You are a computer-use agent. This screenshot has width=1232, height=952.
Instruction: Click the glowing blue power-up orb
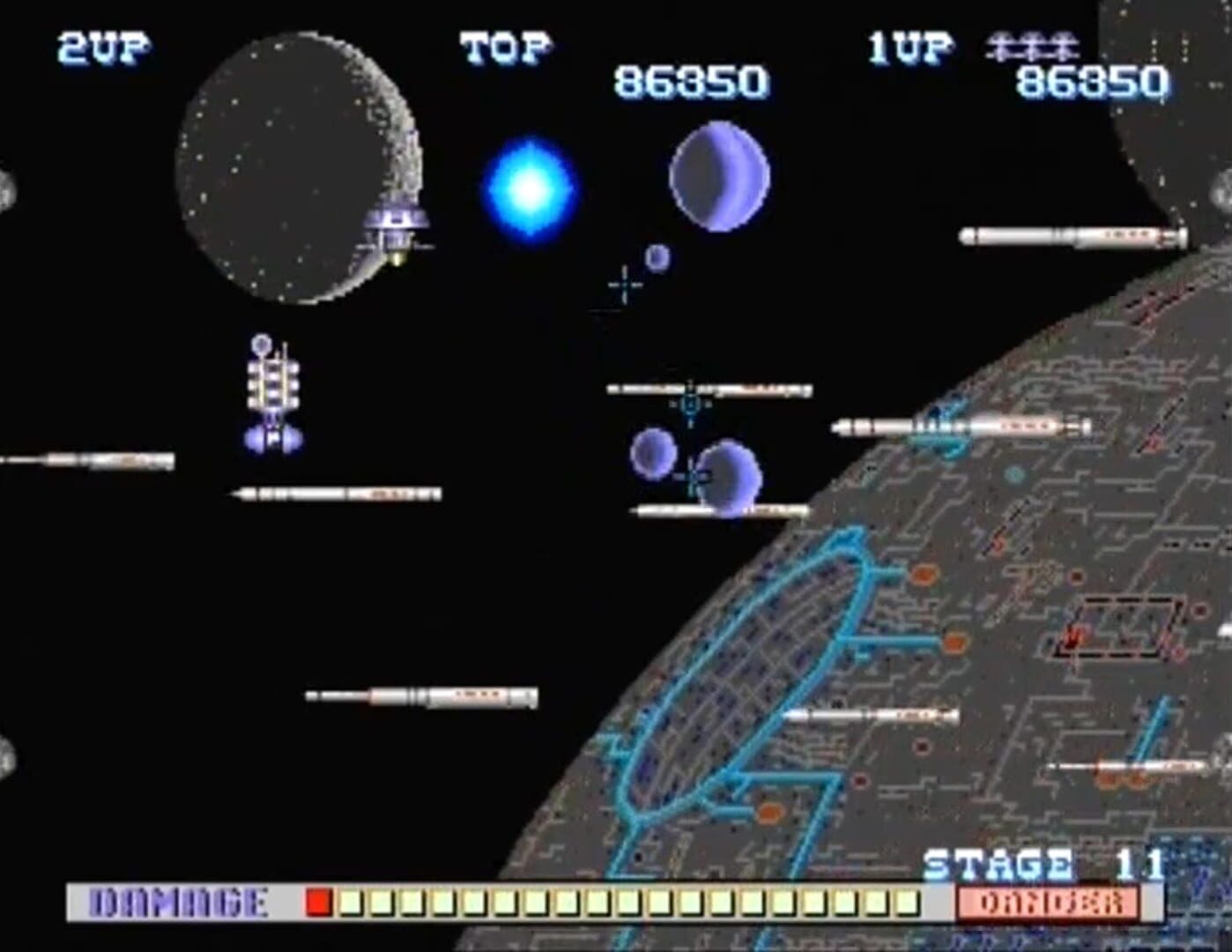pyautogui.click(x=529, y=187)
